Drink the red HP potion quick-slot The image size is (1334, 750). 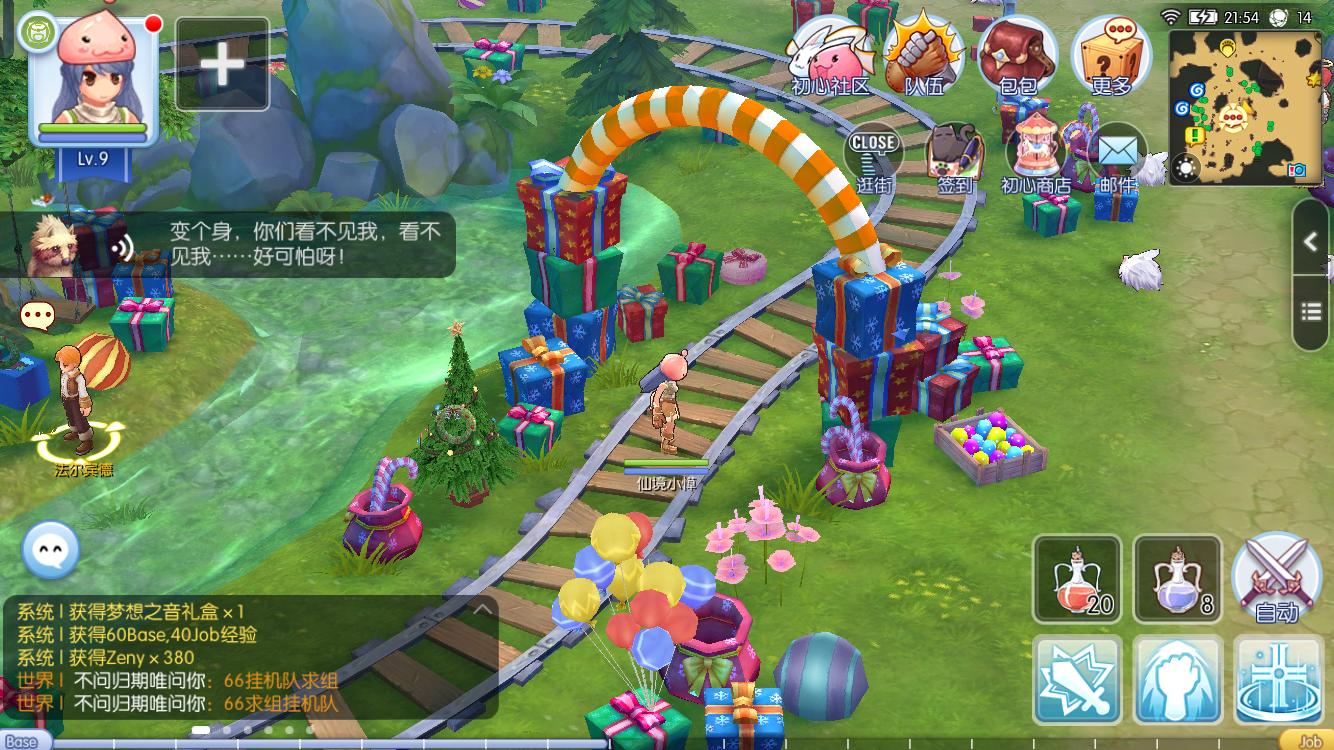[x=1077, y=578]
